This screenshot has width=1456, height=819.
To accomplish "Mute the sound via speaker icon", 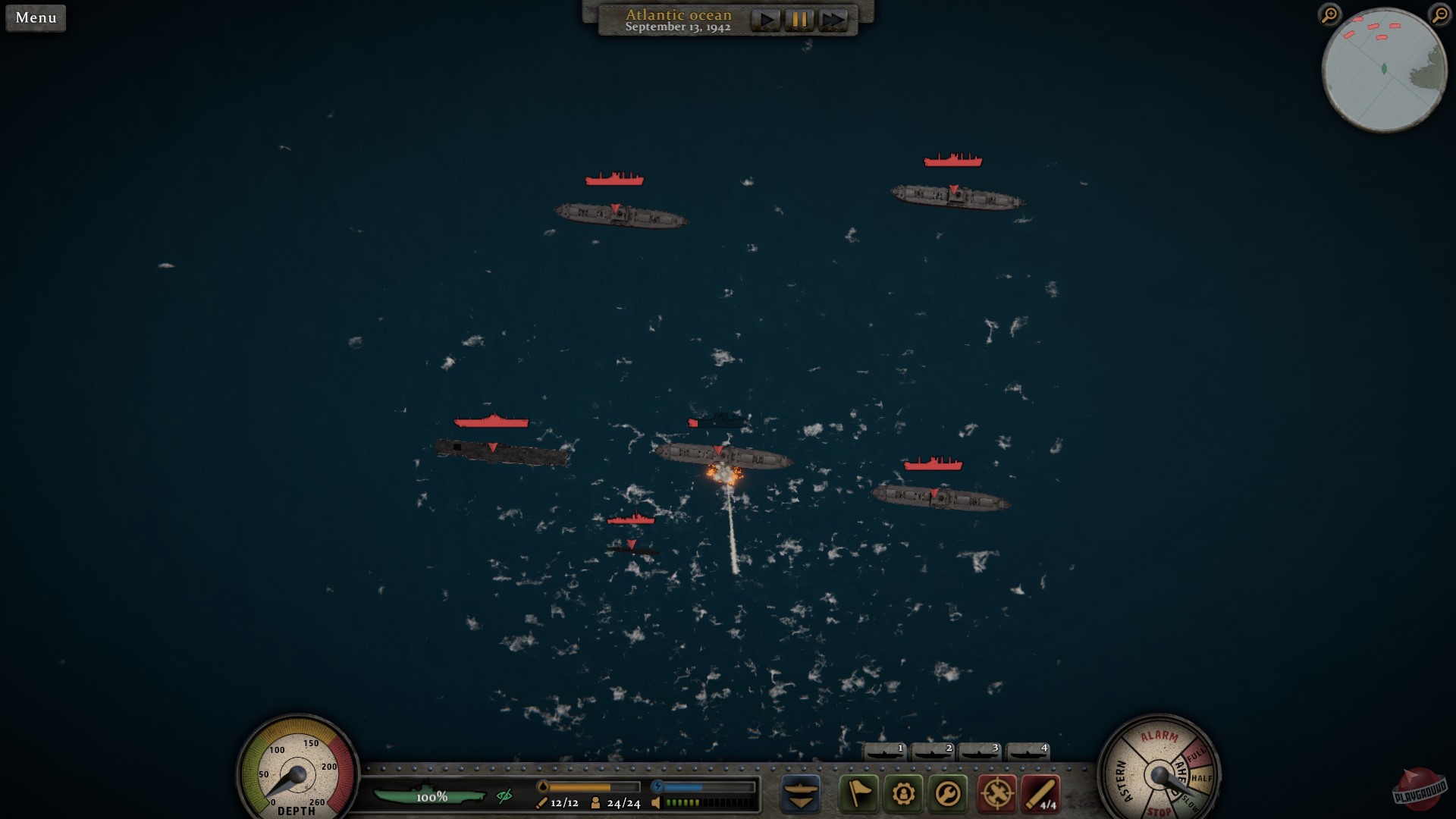I will (x=655, y=802).
